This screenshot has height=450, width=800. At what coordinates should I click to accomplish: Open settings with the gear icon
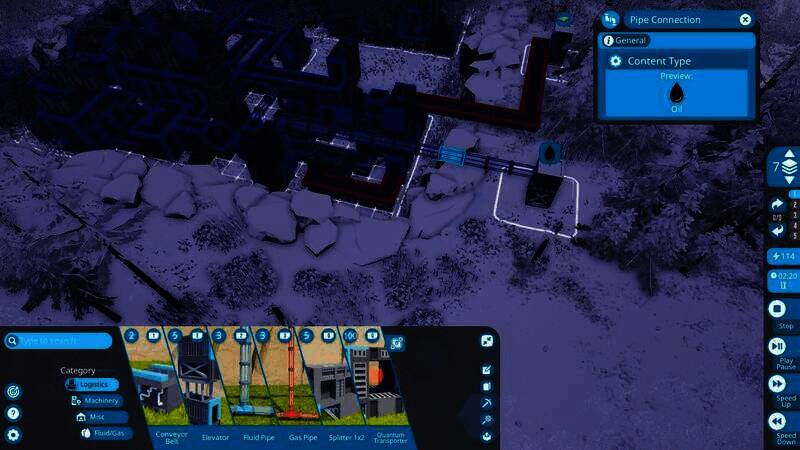13,435
